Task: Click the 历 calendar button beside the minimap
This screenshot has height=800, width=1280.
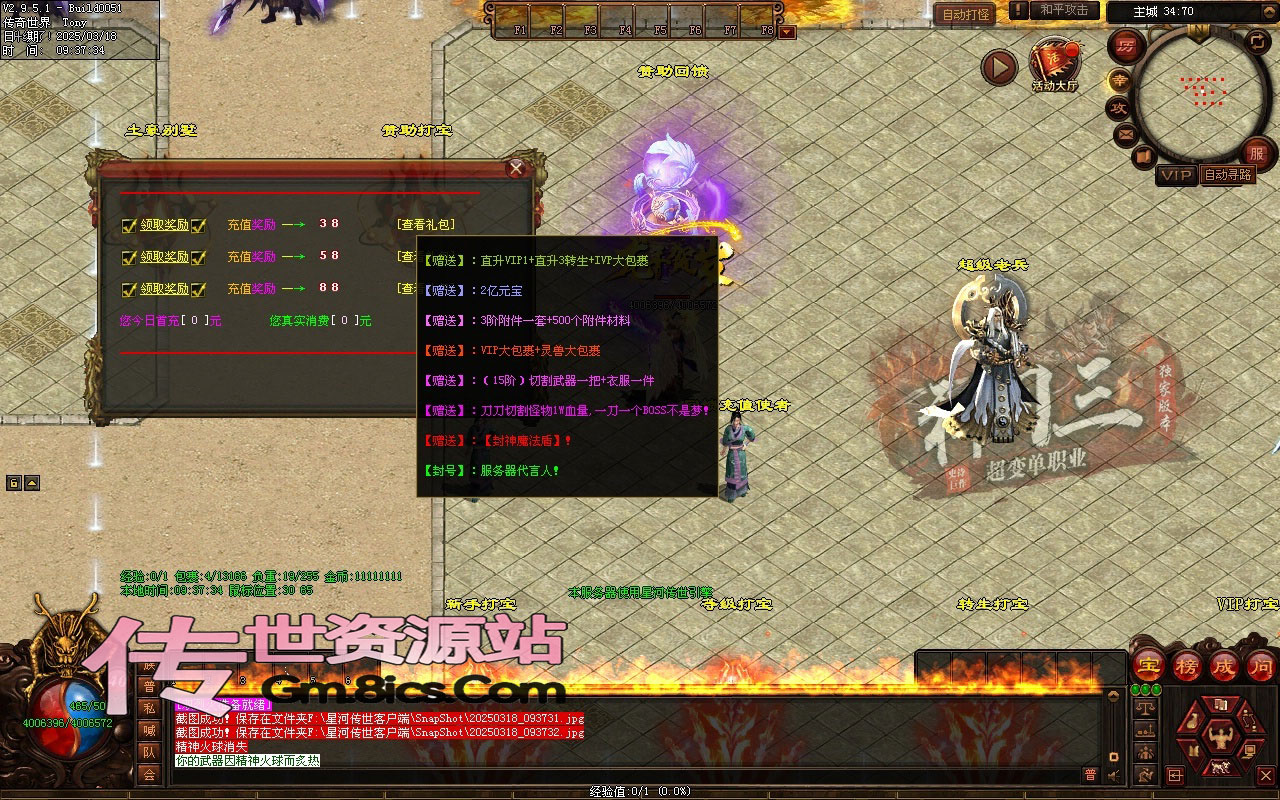Action: coord(1127,46)
